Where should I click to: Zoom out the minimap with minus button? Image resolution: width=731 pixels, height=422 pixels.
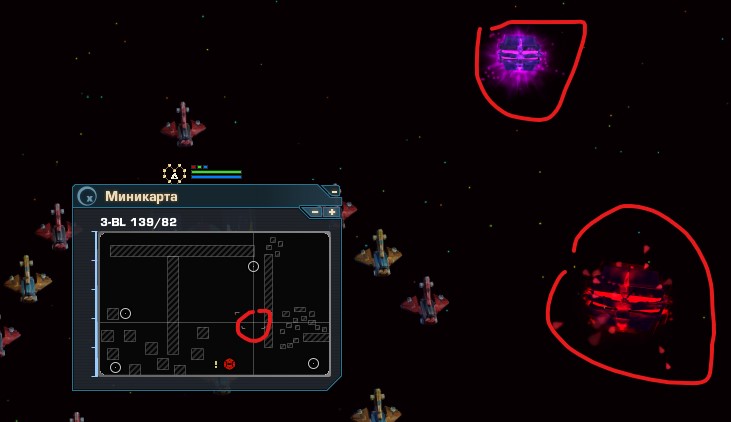(x=314, y=212)
